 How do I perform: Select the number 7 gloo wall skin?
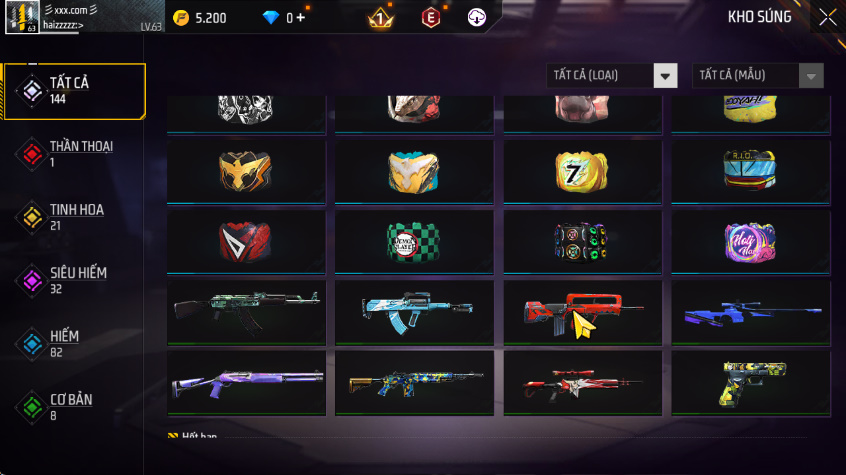582,172
